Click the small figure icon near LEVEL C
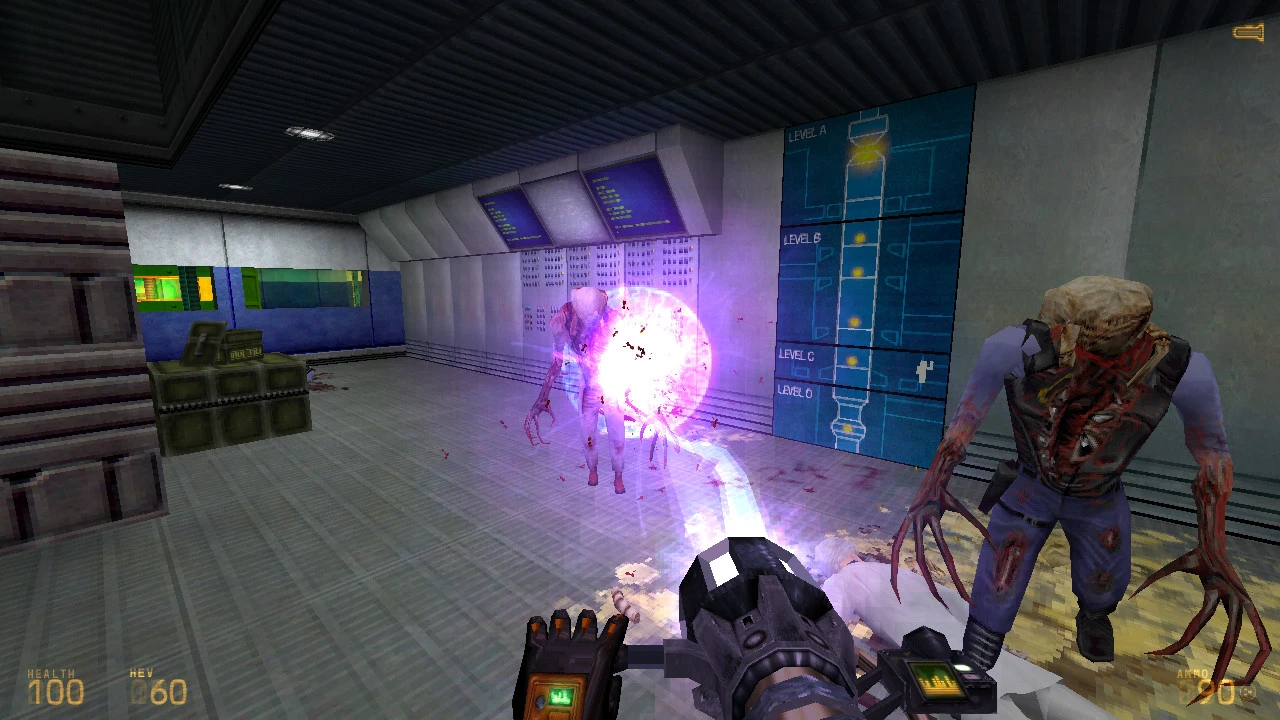 [x=924, y=370]
